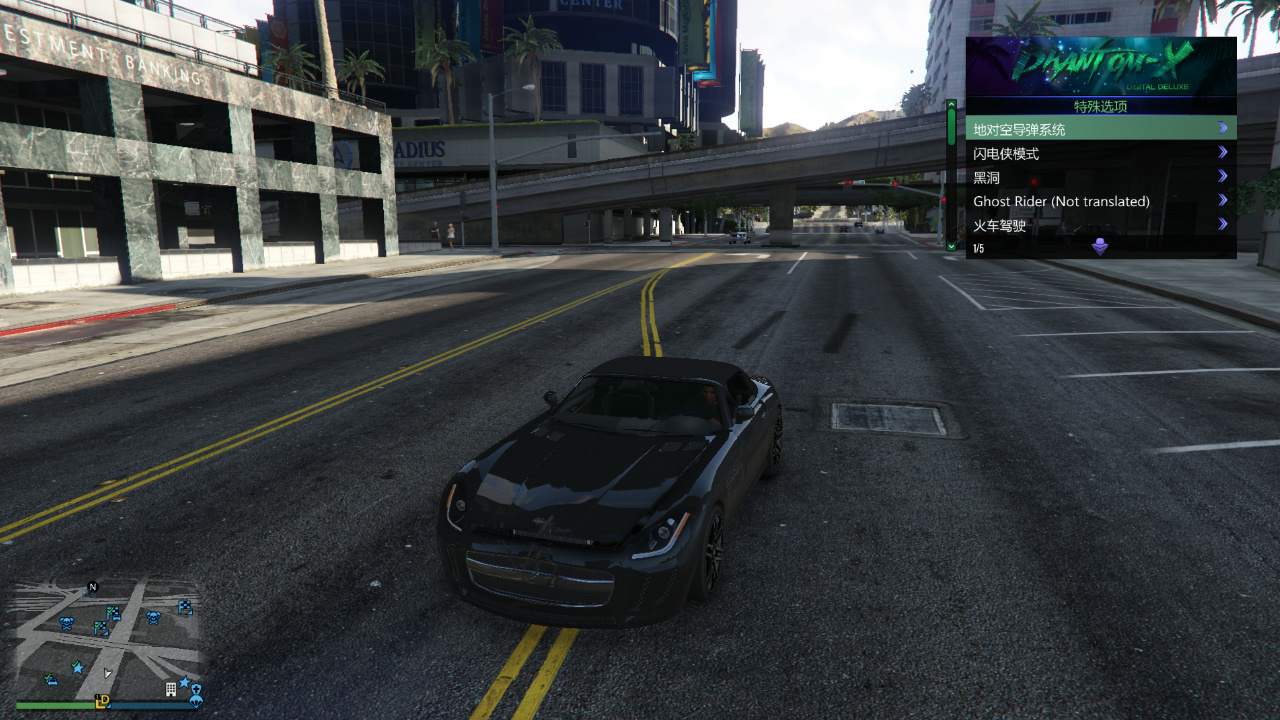Click the skull deathmatch blip on the minimap
Screen dimensions: 1280x720
(x=66, y=622)
